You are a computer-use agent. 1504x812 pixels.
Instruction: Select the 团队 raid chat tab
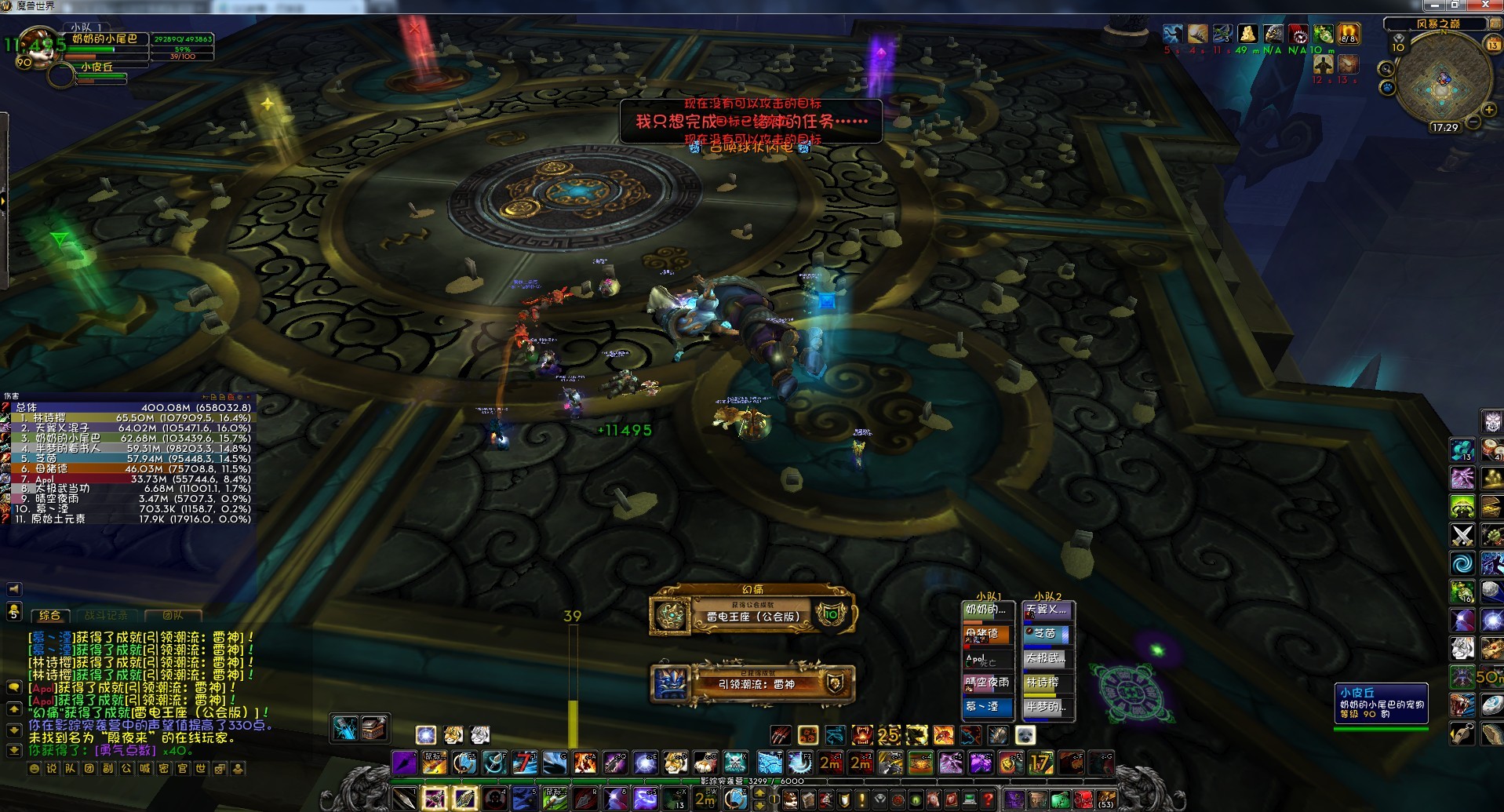173,616
